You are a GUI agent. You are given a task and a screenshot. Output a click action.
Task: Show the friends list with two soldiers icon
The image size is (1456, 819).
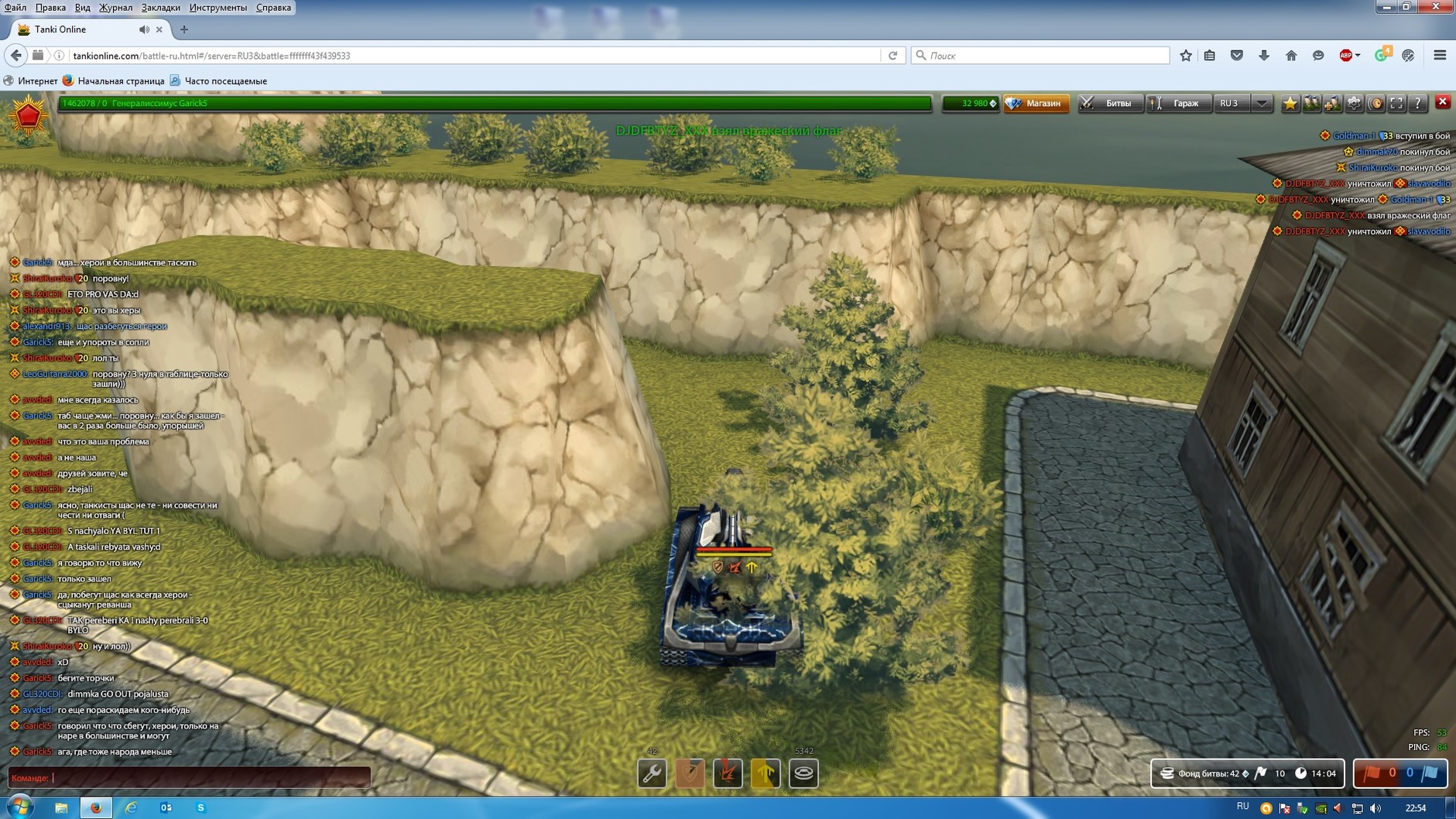tap(1311, 103)
